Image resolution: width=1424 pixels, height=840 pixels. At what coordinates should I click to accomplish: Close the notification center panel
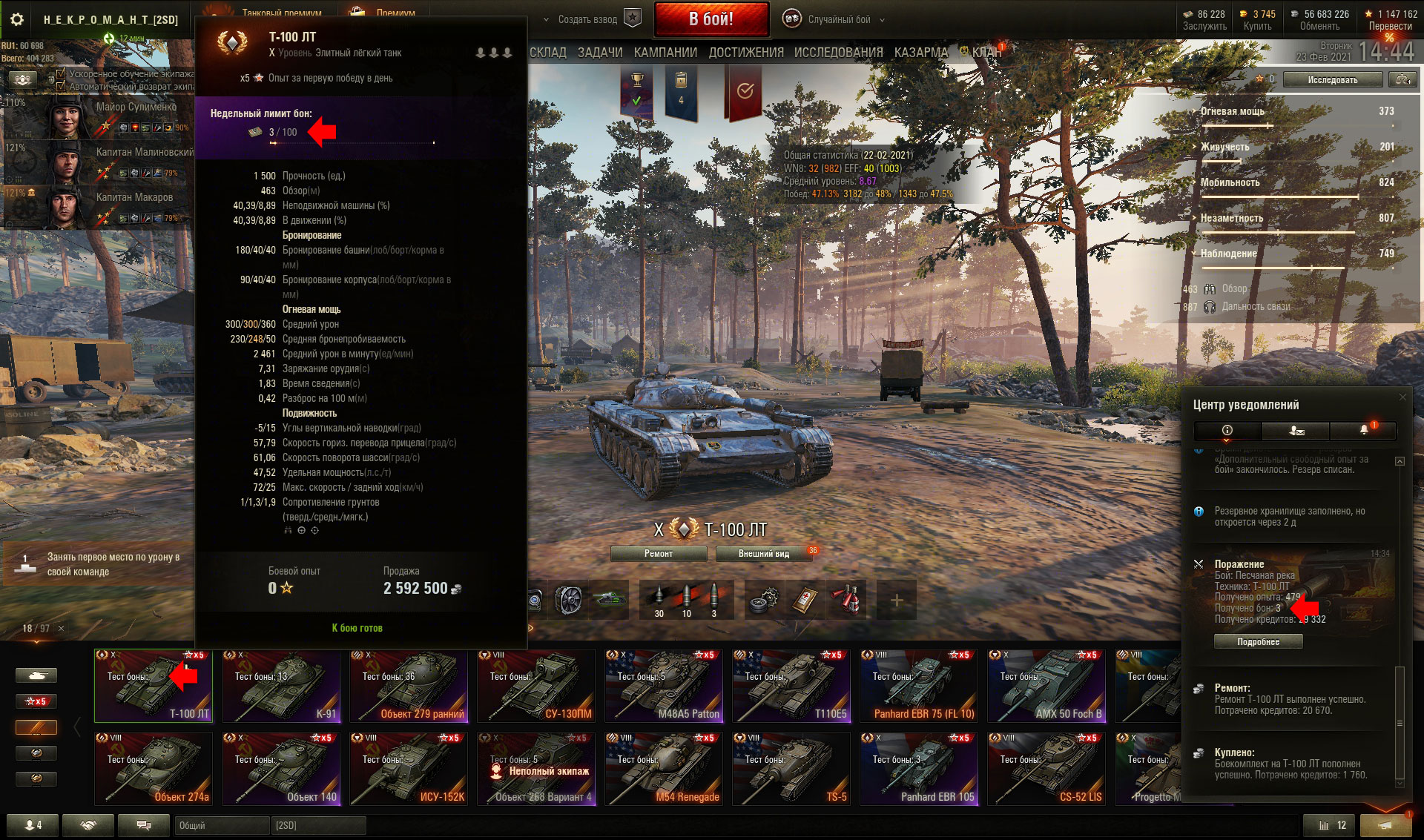coord(1402,397)
